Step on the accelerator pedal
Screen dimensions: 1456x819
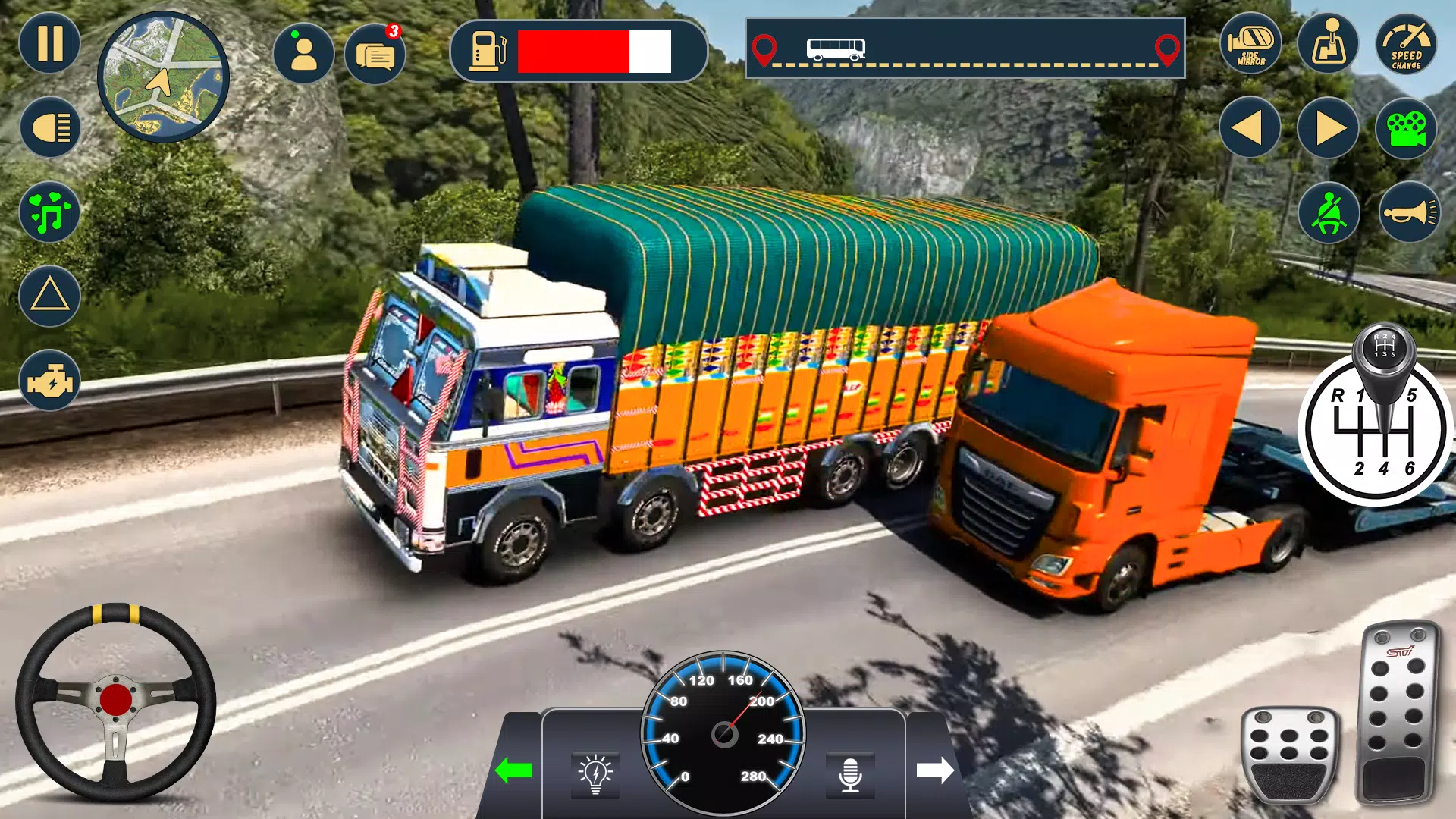click(1397, 713)
